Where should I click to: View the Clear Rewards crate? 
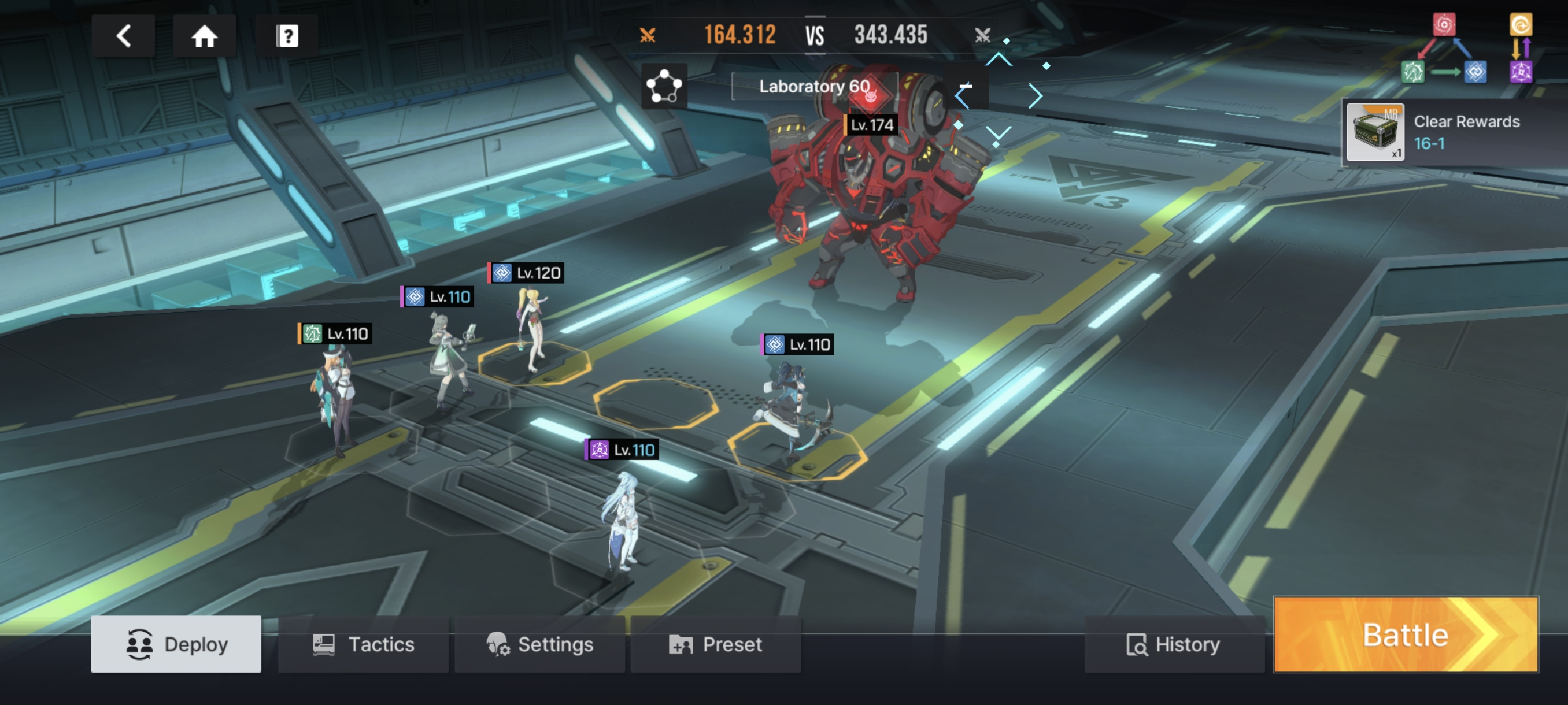coord(1375,132)
